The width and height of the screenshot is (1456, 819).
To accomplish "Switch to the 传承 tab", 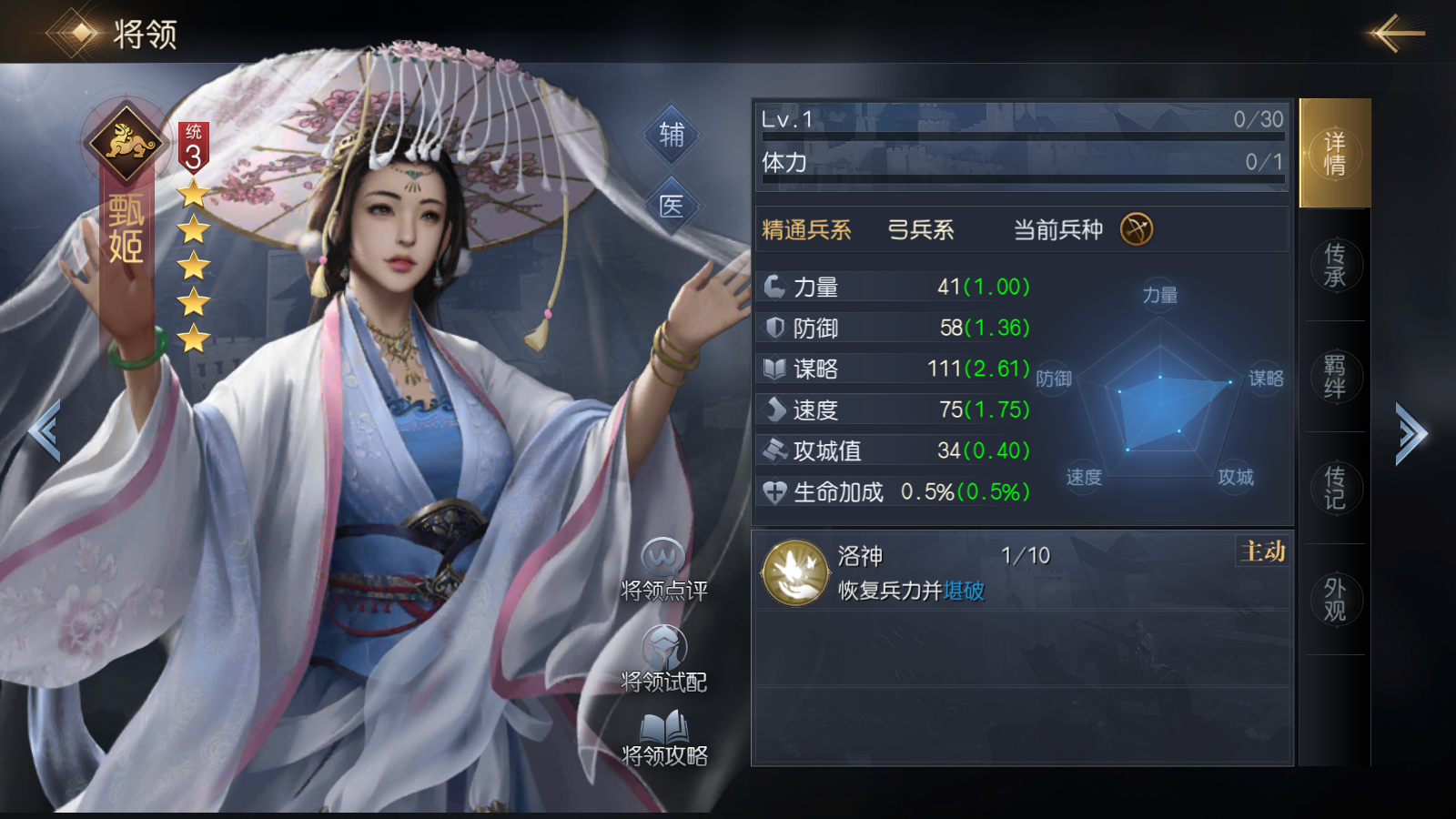I will pyautogui.click(x=1334, y=266).
